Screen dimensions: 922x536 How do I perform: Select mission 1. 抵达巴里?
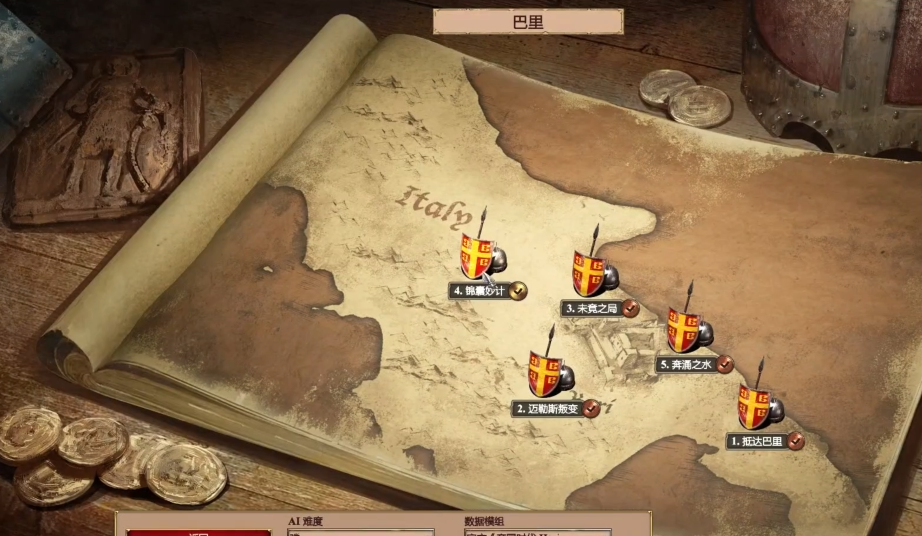[756, 407]
